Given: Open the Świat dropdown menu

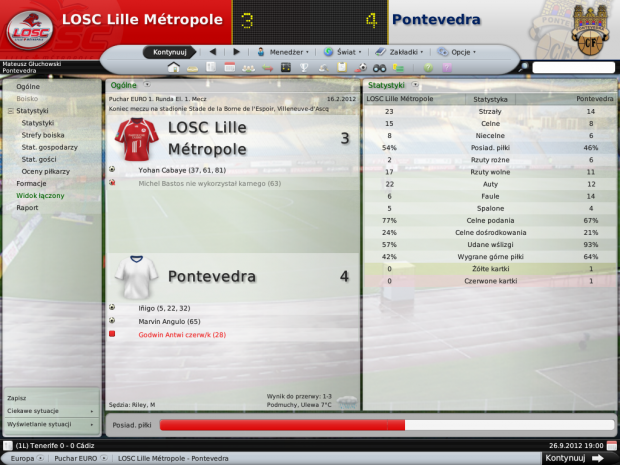Looking at the screenshot, I should pyautogui.click(x=342, y=51).
